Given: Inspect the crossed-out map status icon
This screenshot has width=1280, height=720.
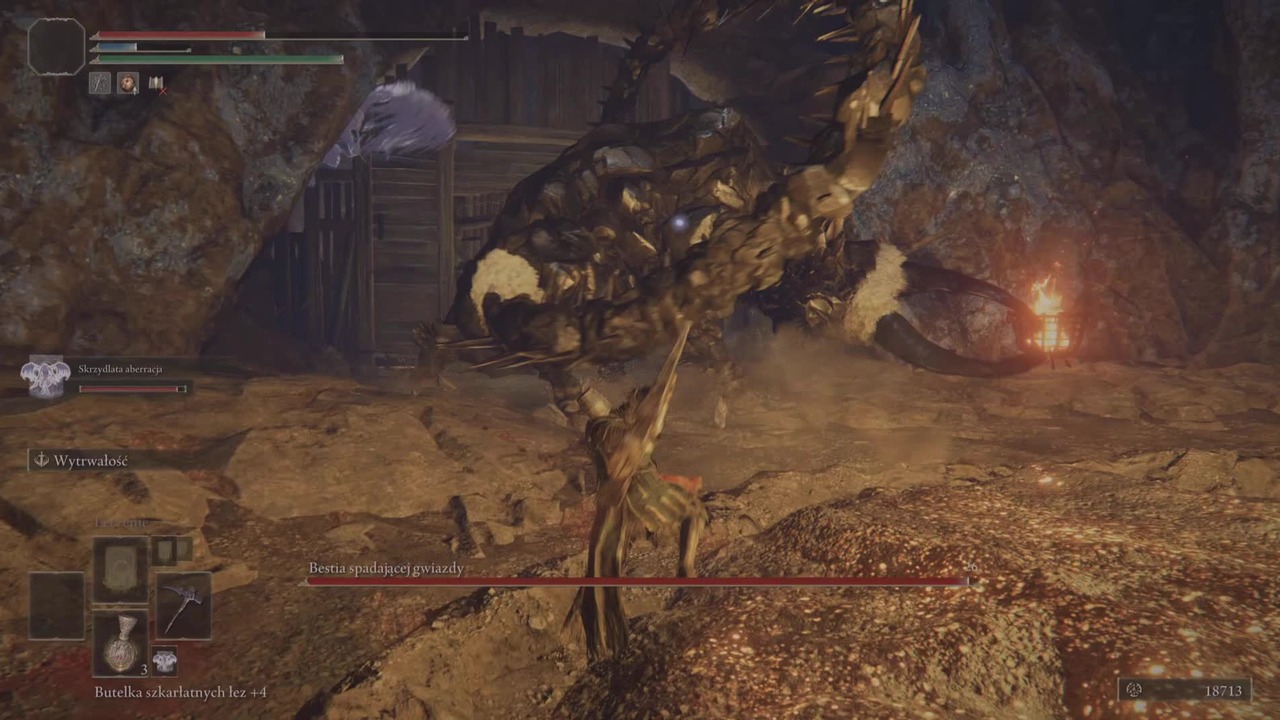Looking at the screenshot, I should point(157,84).
